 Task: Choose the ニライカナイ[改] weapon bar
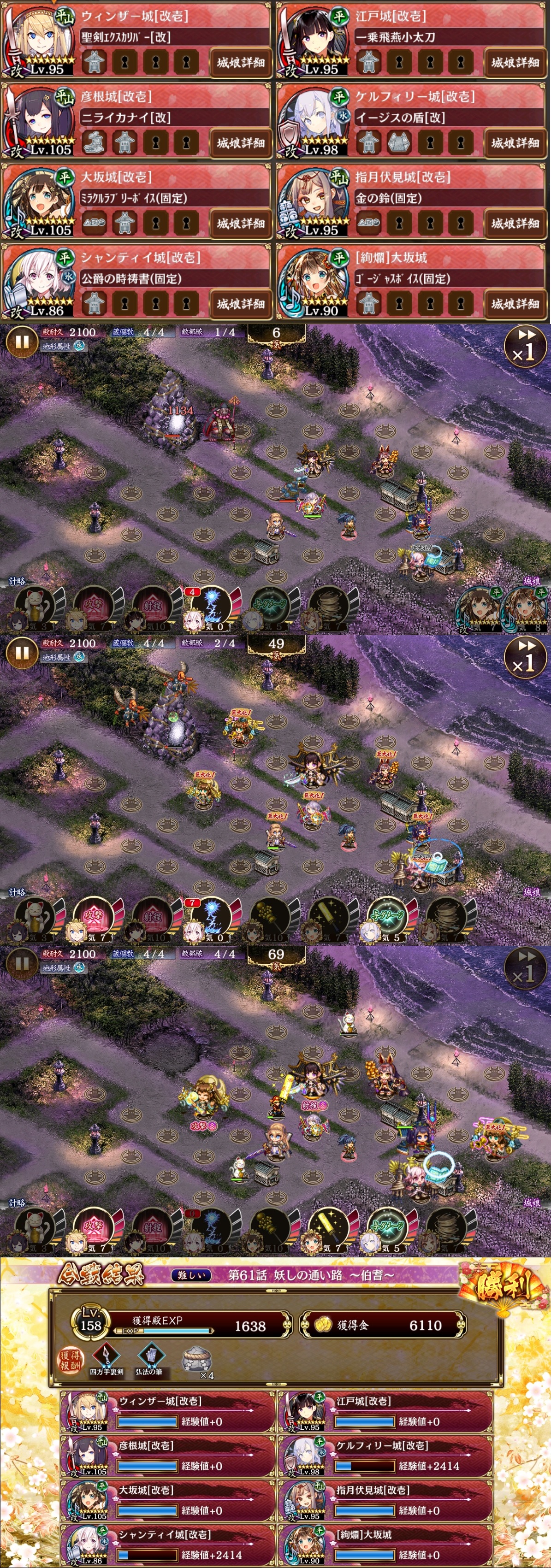173,118
